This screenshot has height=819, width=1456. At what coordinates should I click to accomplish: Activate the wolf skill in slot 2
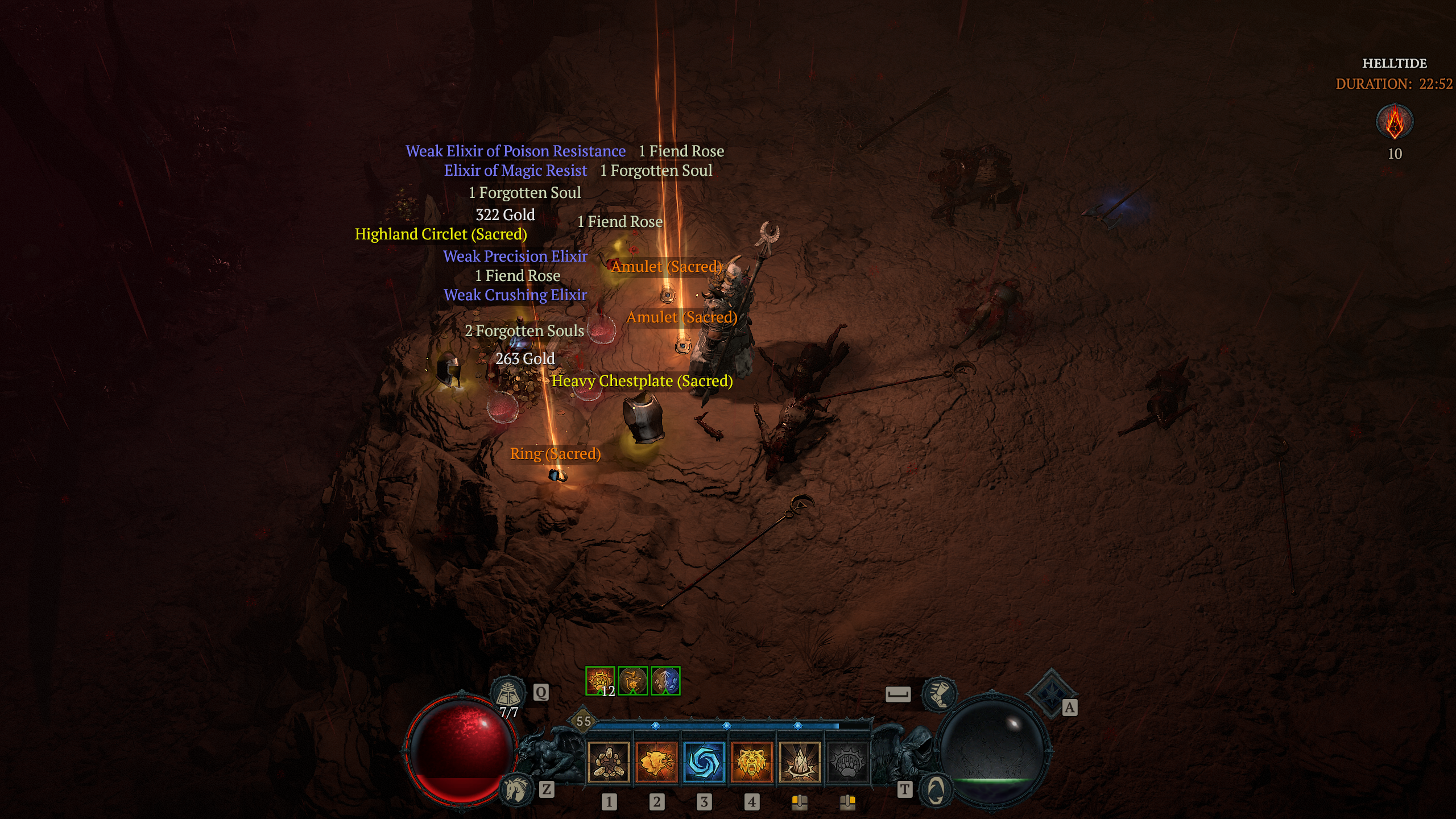point(656,764)
